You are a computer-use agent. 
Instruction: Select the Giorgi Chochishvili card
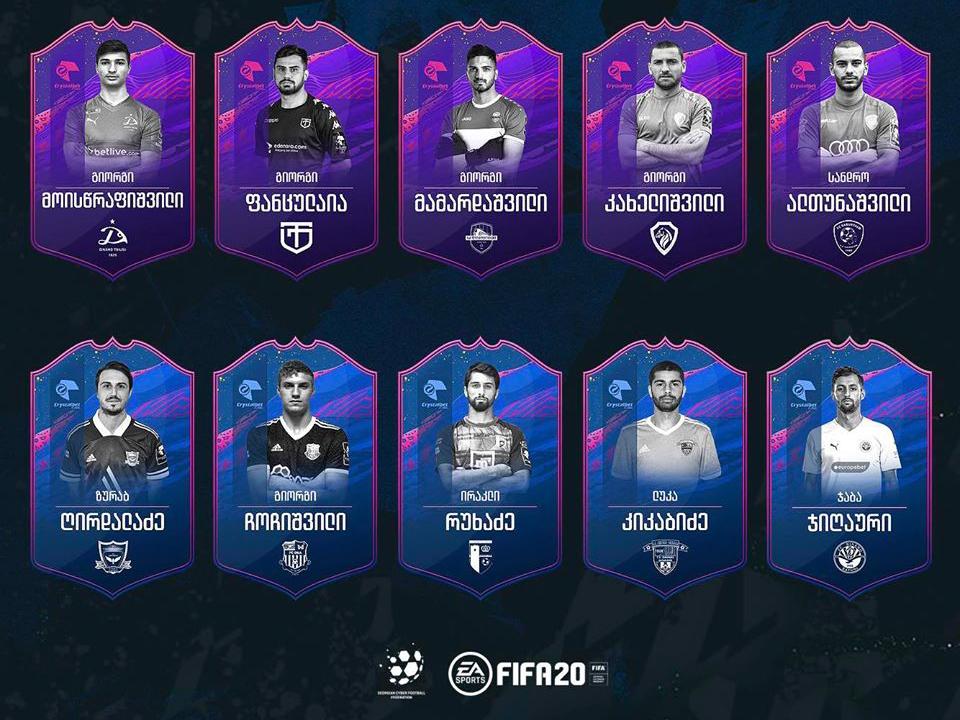click(296, 468)
